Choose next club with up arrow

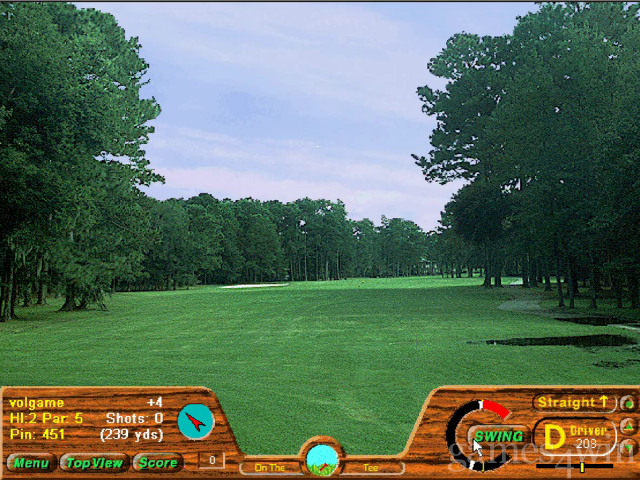coord(627,425)
